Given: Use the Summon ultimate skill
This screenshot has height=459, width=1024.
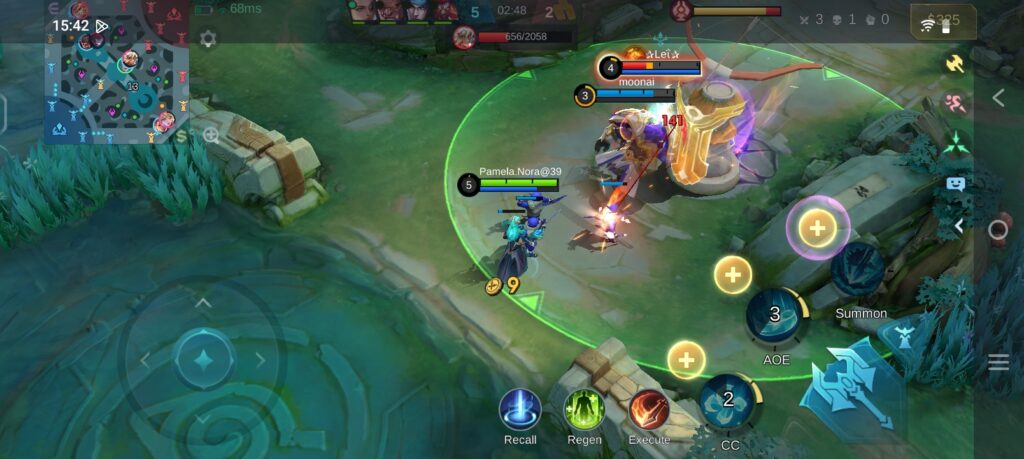Looking at the screenshot, I should (858, 270).
